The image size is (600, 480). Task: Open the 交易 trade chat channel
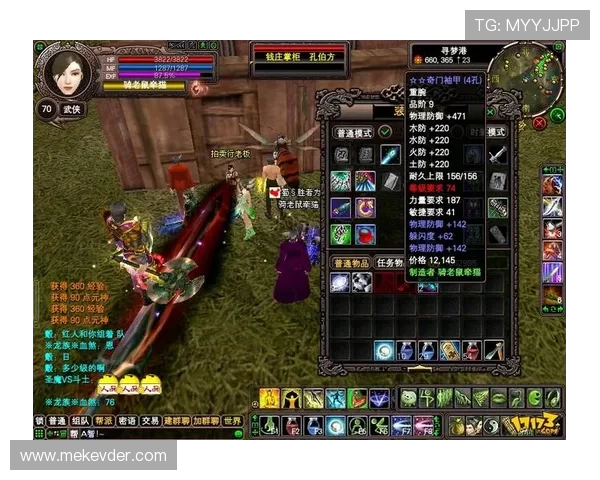click(x=150, y=421)
